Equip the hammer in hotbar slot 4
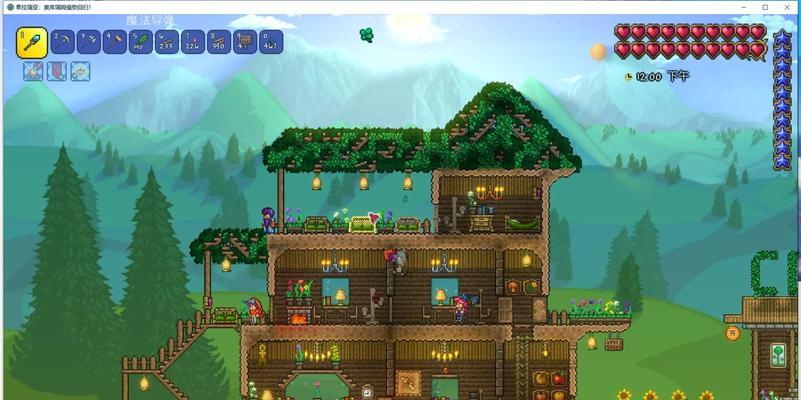The height and width of the screenshot is (400, 801). point(115,42)
